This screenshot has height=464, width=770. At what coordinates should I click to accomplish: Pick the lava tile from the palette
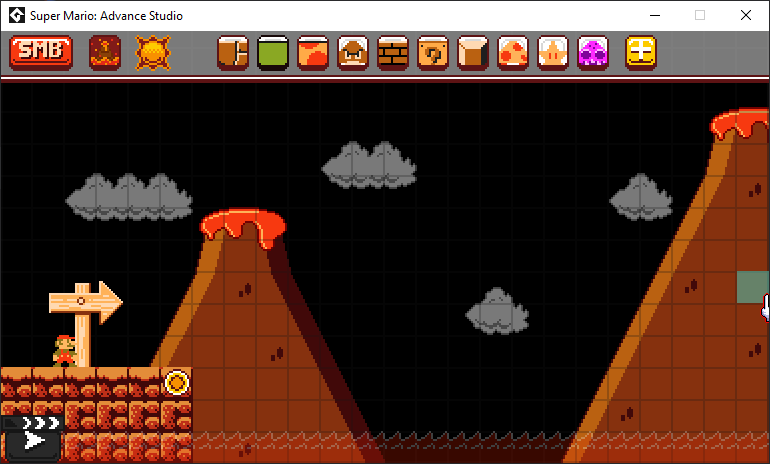[x=313, y=52]
